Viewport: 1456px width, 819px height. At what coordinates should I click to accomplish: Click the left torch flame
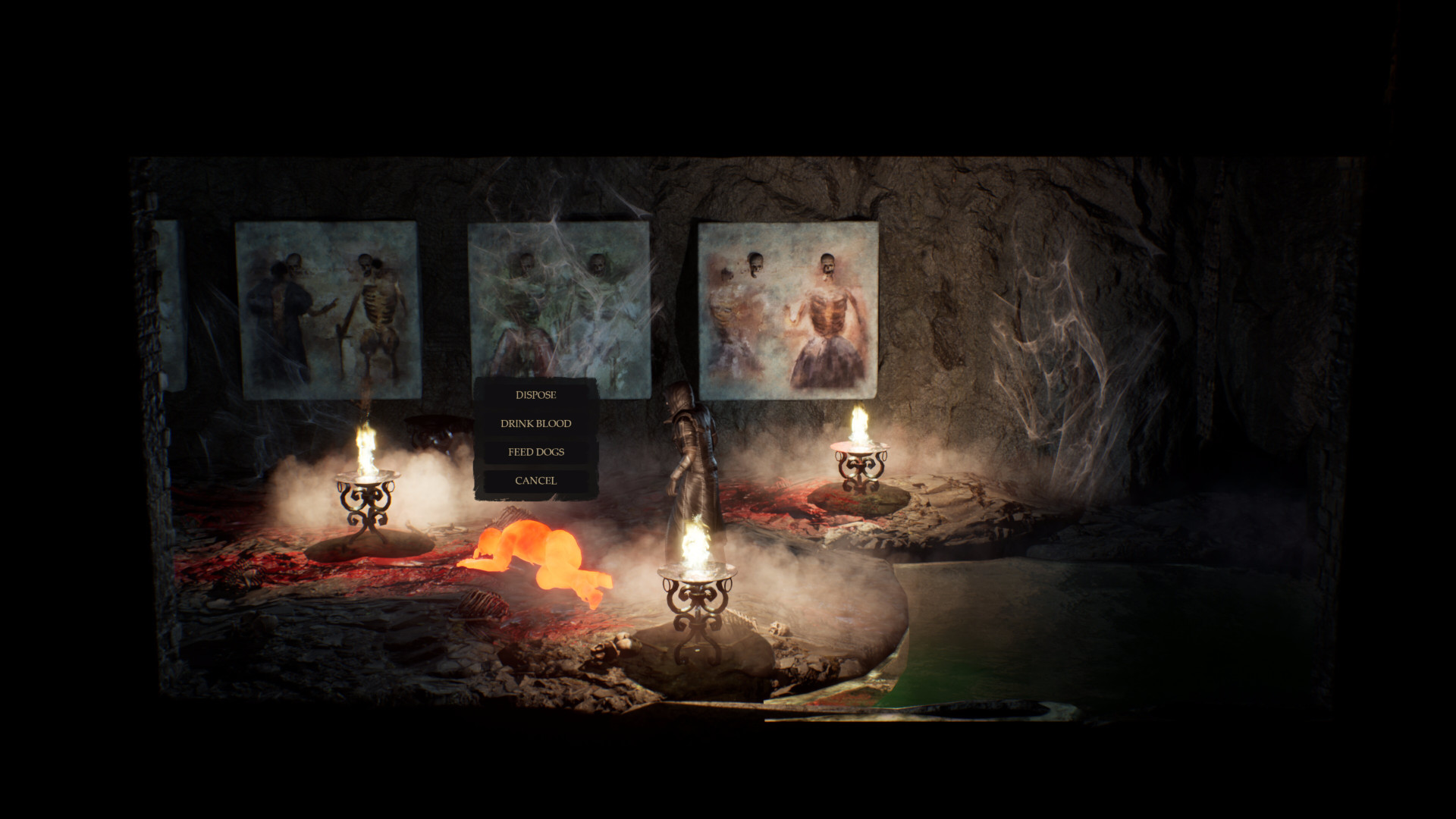366,447
